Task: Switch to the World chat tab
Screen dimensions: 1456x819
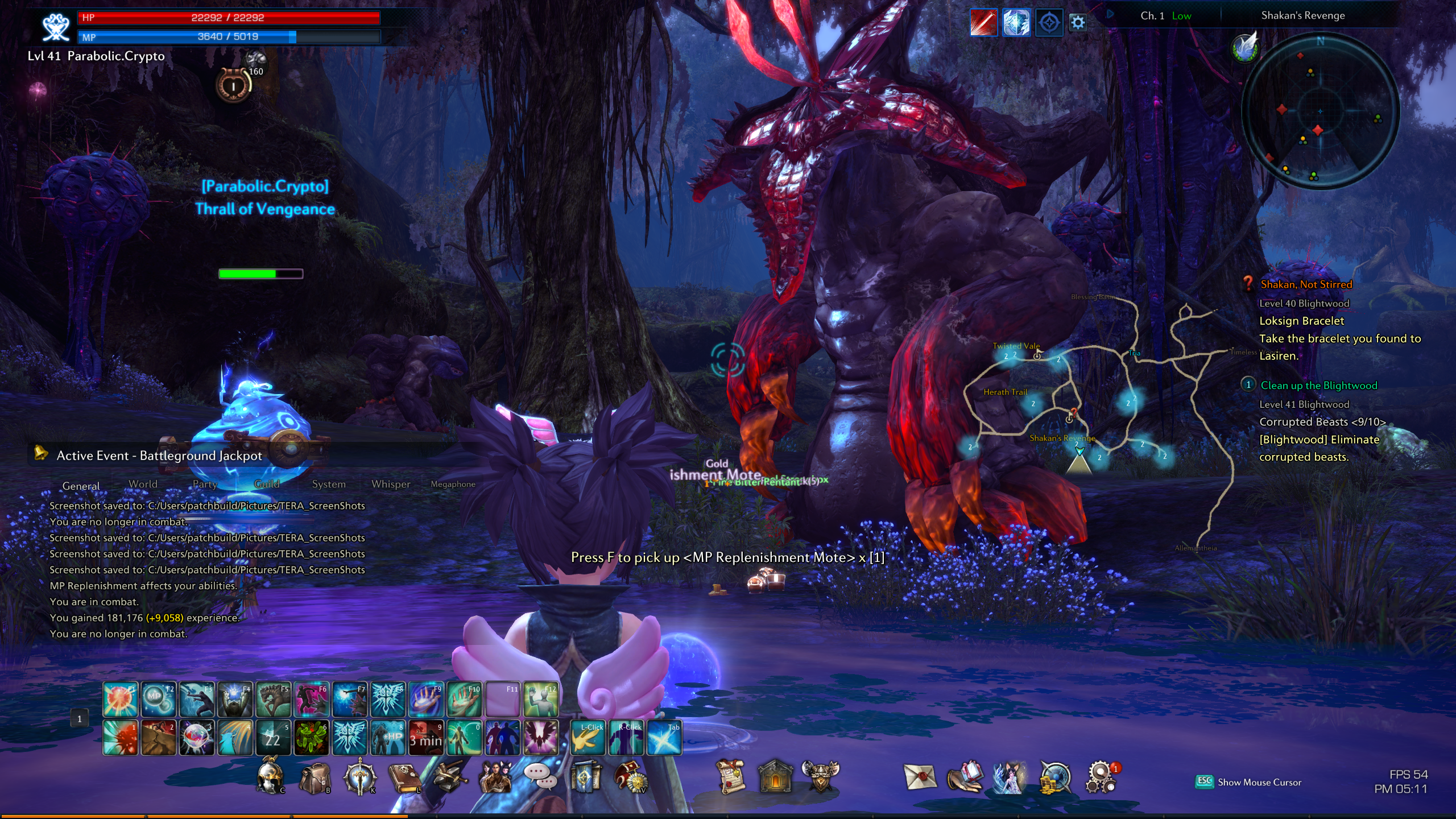Action: coord(143,484)
